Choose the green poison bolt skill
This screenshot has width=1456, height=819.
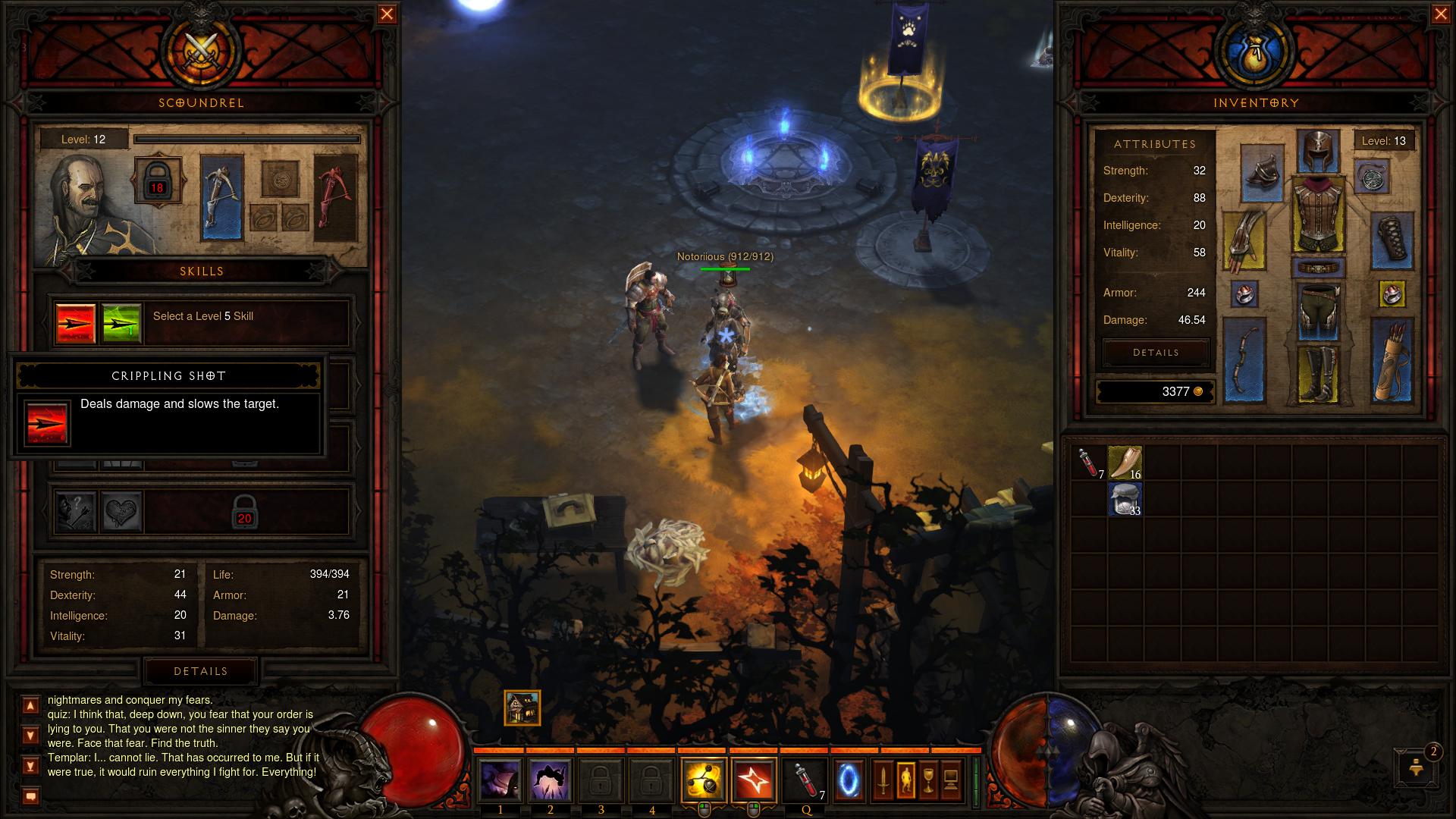pos(121,323)
